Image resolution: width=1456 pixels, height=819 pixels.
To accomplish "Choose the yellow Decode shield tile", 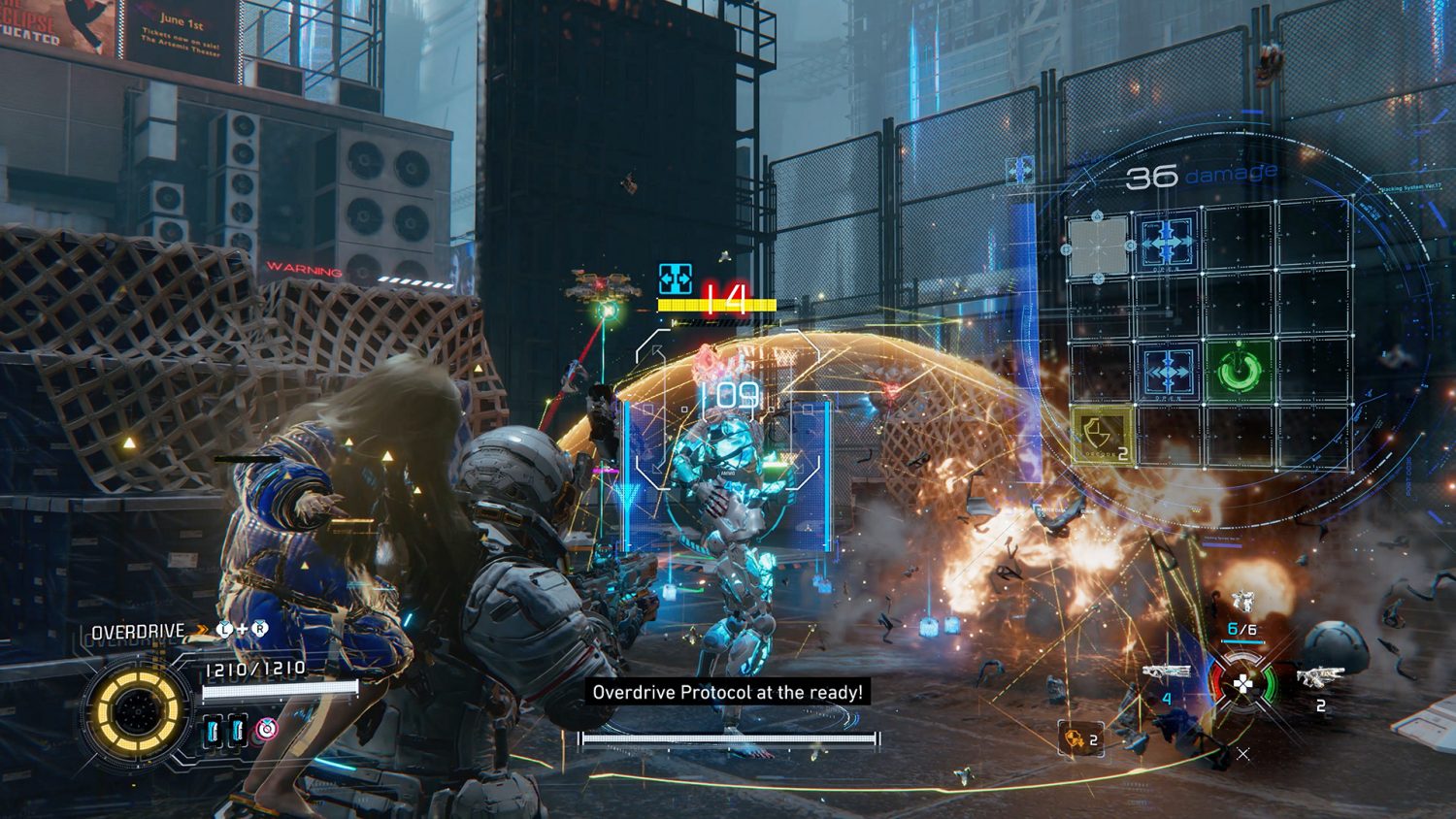I will click(1102, 434).
